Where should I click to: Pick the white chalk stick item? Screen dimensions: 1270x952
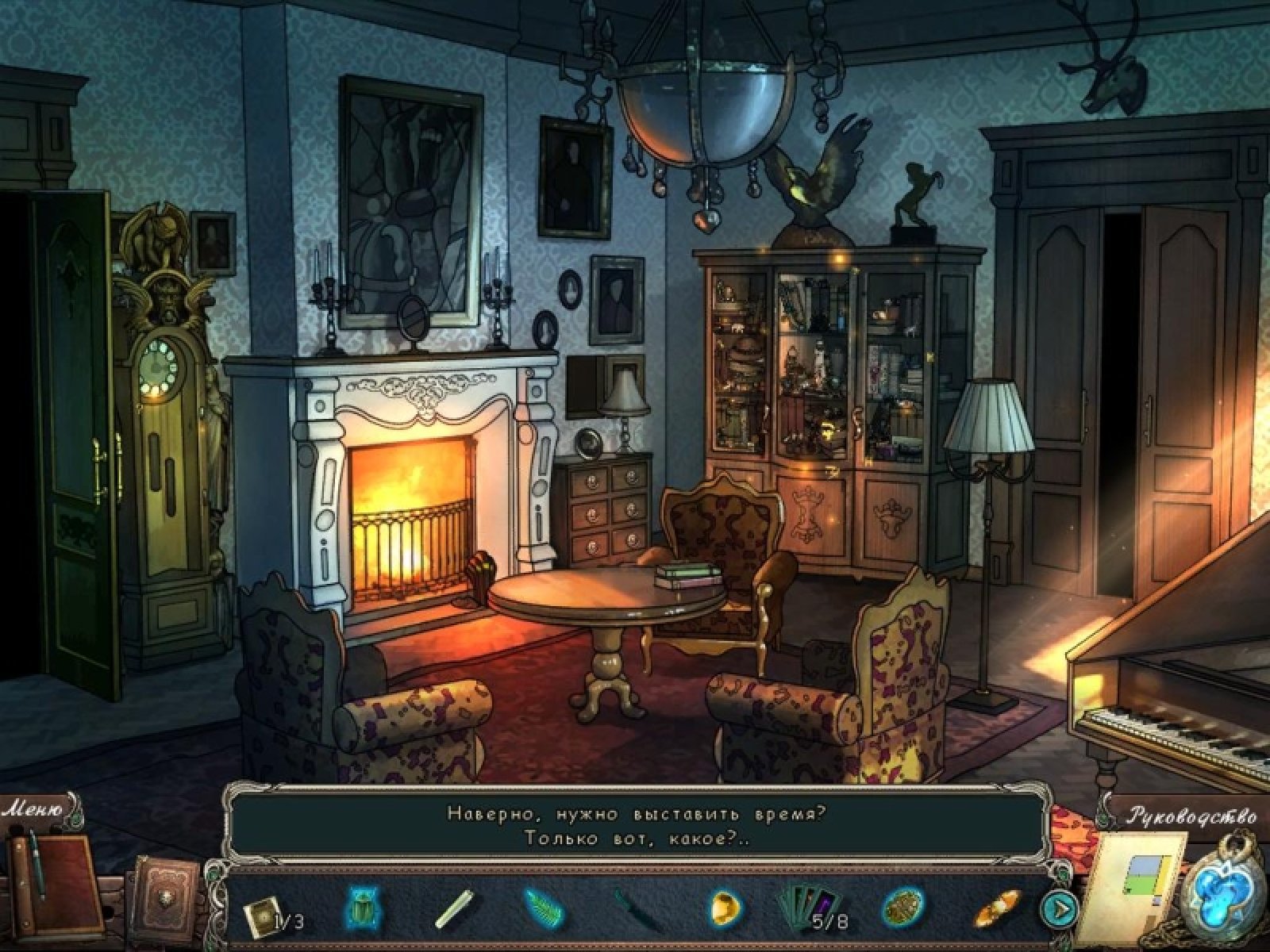(454, 908)
